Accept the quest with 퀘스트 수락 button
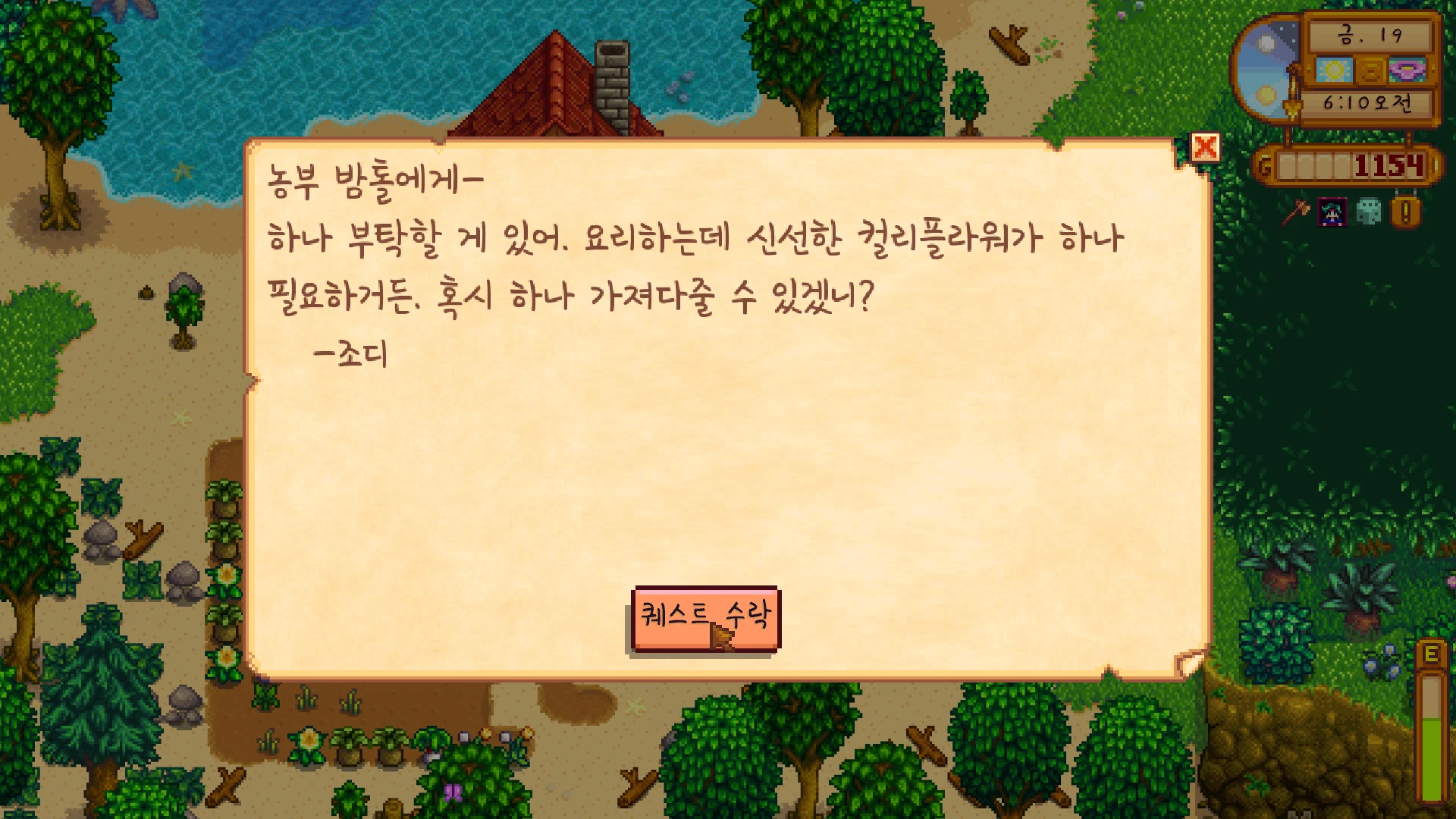 coord(705,618)
